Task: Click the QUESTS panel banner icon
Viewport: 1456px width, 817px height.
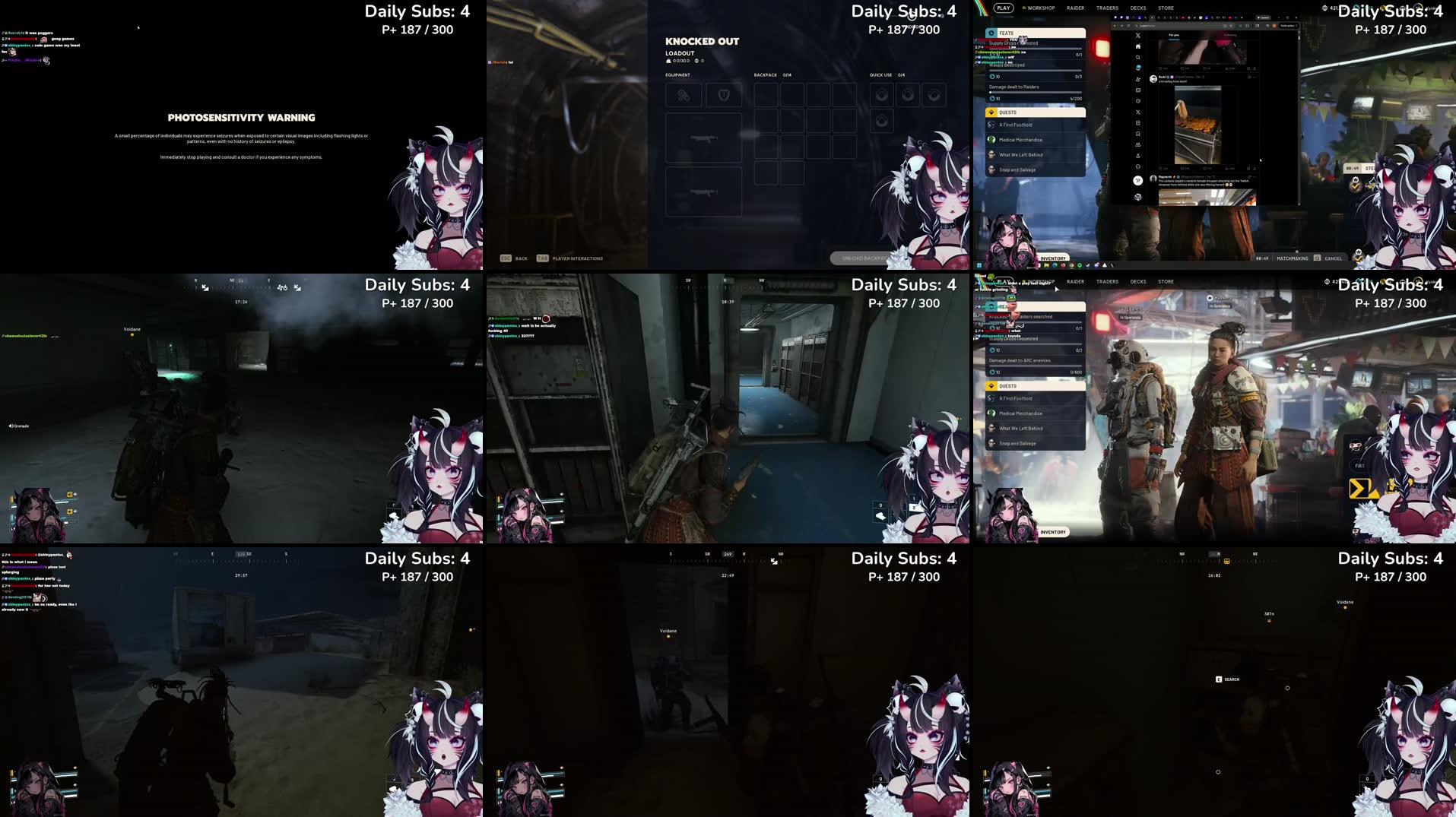Action: point(992,112)
